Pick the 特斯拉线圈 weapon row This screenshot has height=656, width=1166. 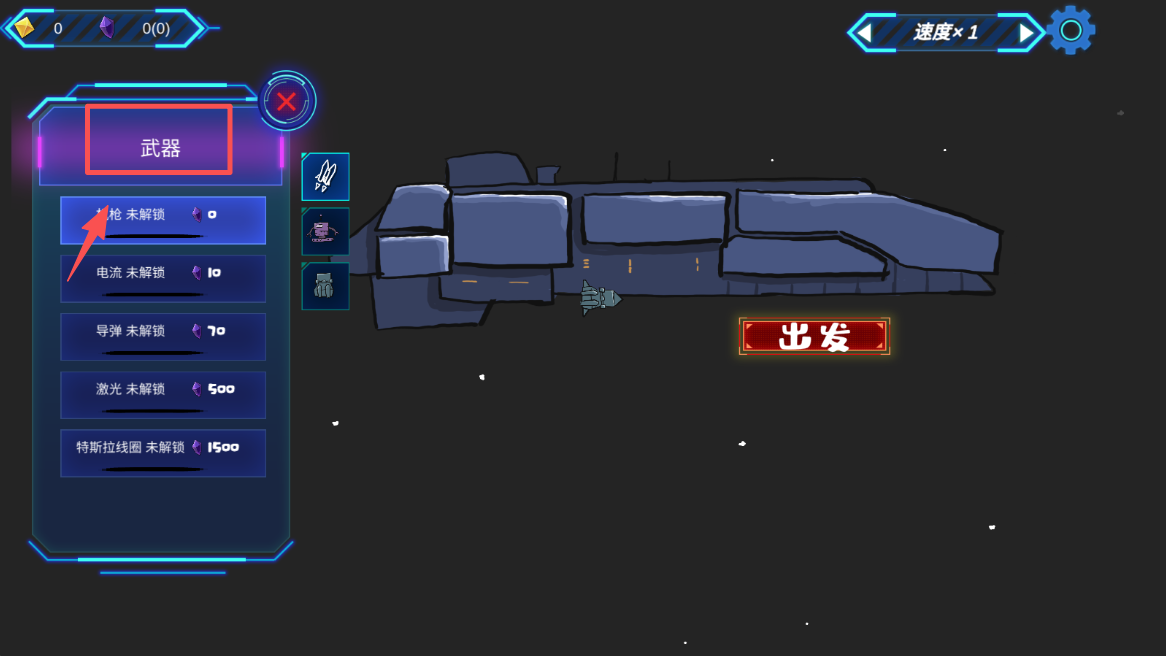click(x=163, y=452)
